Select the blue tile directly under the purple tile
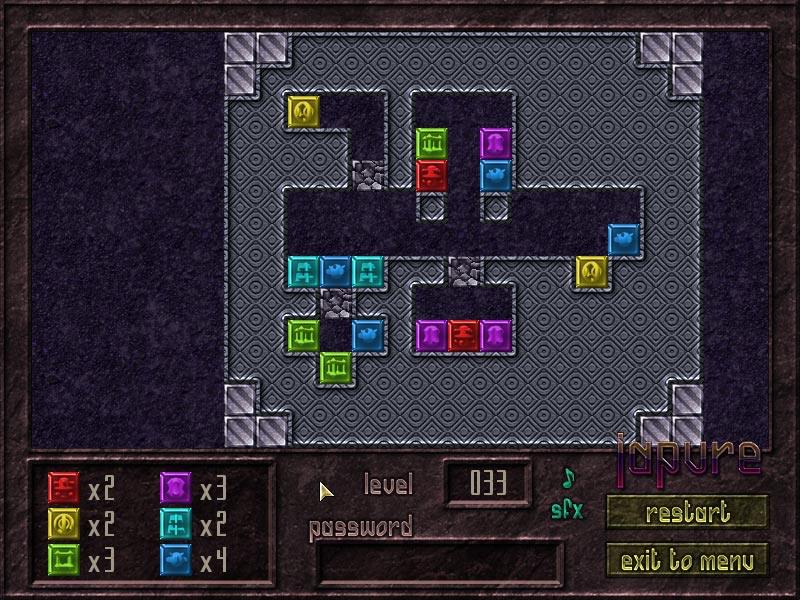Screen dimensions: 800x600 pos(496,175)
